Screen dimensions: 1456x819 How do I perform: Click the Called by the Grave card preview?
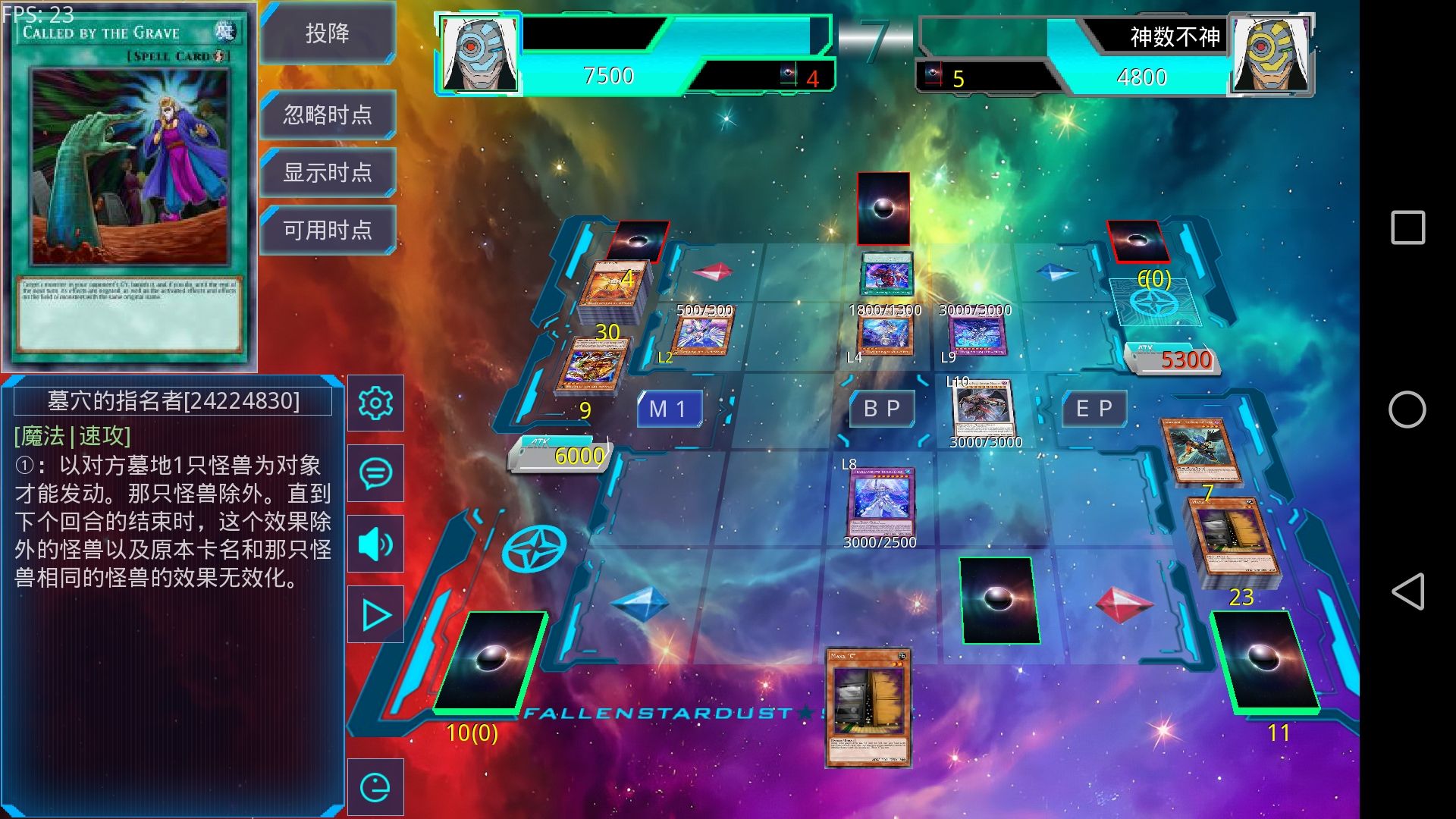129,186
